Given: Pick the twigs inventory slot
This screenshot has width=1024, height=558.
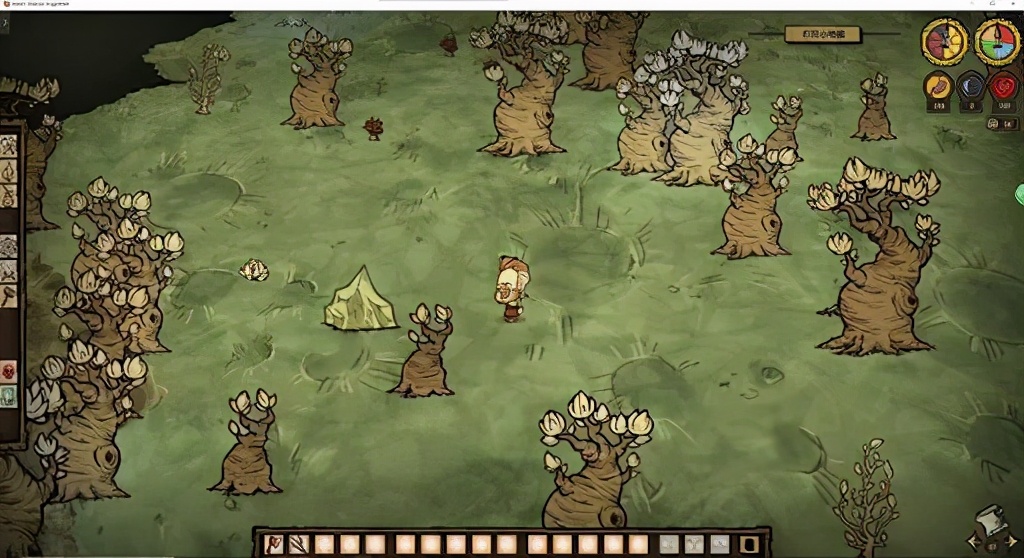Looking at the screenshot, I should [x=299, y=545].
